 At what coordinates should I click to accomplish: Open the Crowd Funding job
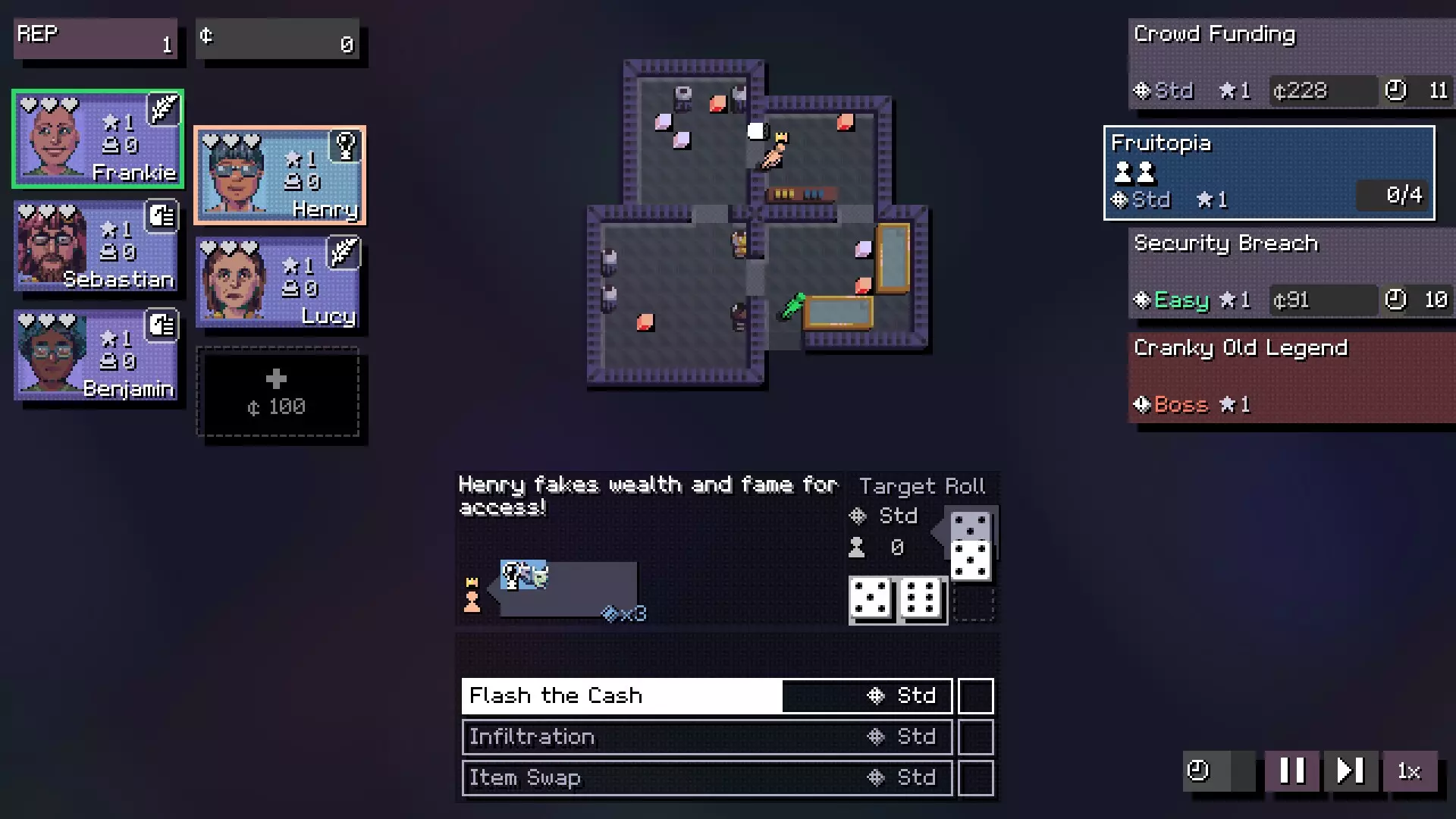[x=1291, y=64]
